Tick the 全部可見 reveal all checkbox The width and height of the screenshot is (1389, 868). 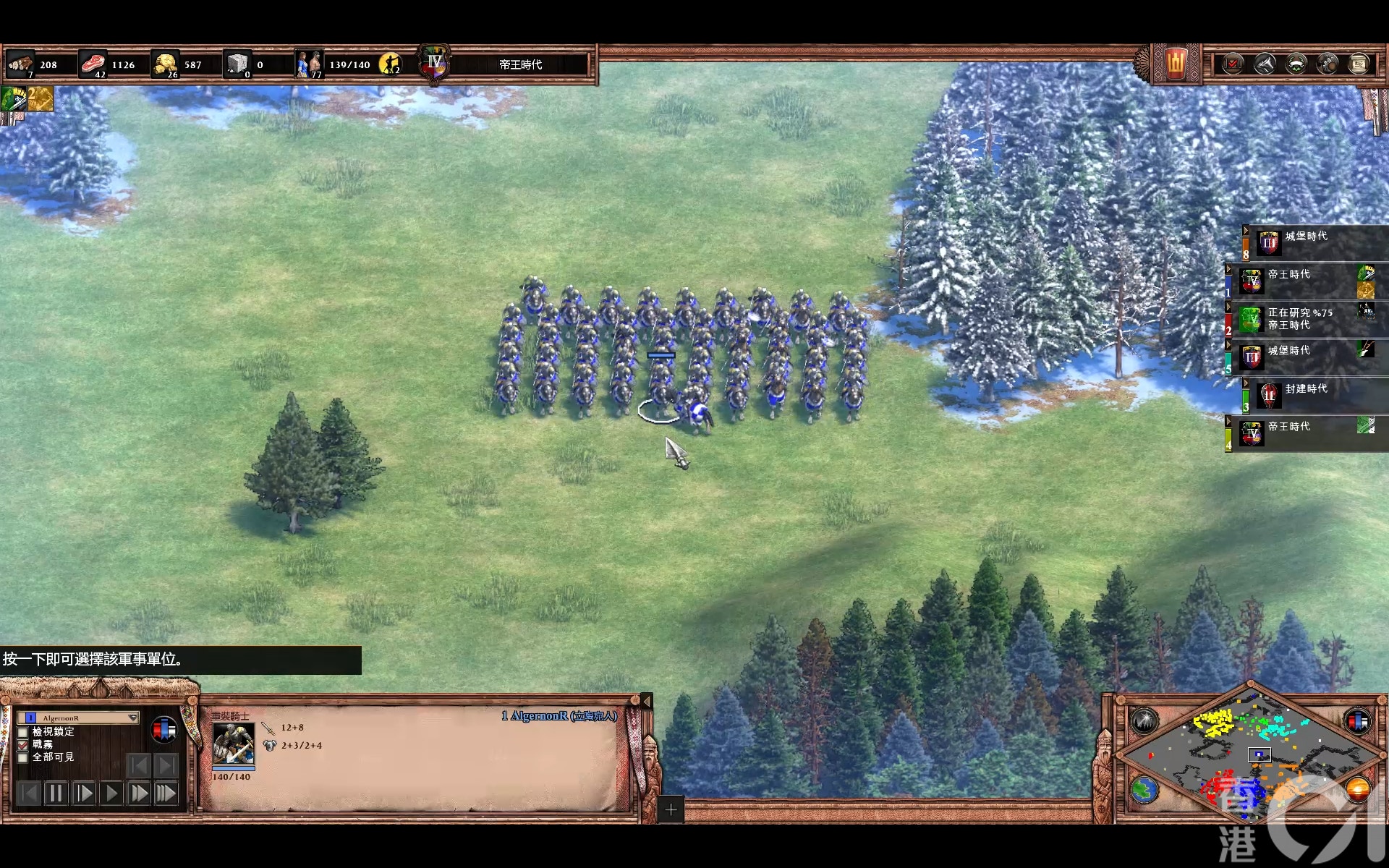(22, 757)
